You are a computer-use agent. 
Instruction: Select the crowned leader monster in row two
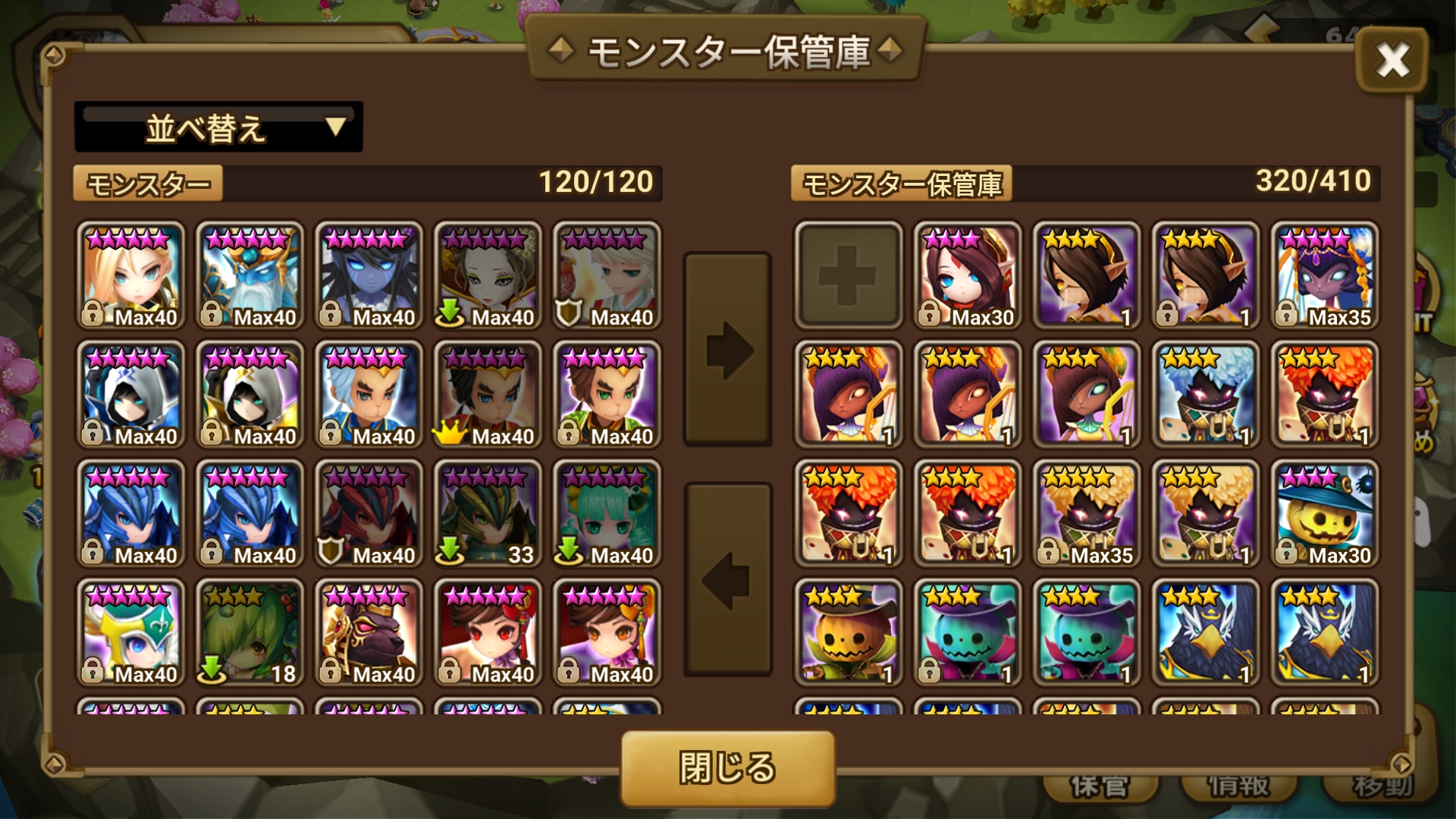pyautogui.click(x=488, y=394)
